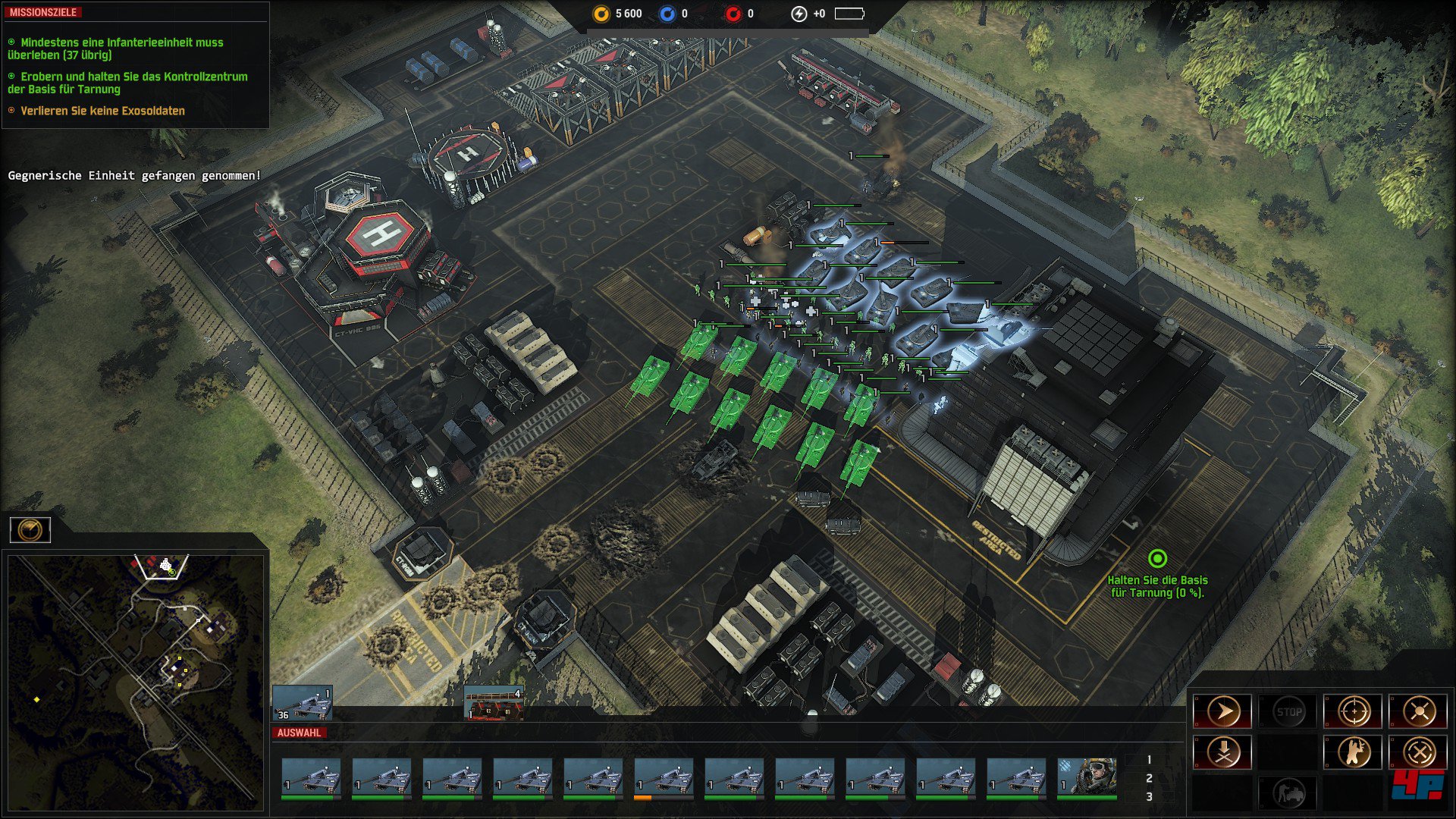The height and width of the screenshot is (819, 1456).
Task: Click the soldier-and-vehicle command button
Action: click(1288, 793)
